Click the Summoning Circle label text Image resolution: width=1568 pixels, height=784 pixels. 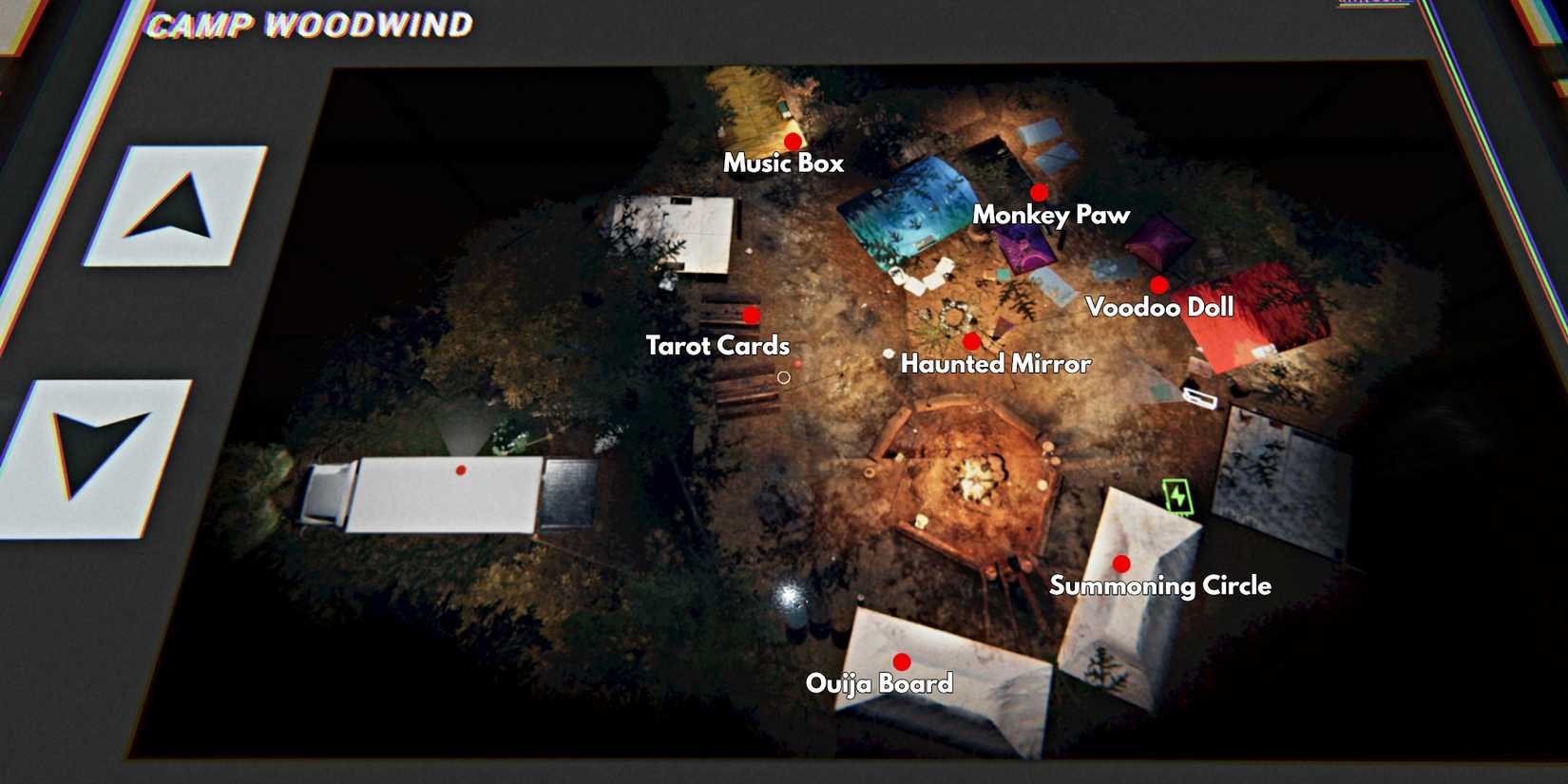(x=1160, y=586)
